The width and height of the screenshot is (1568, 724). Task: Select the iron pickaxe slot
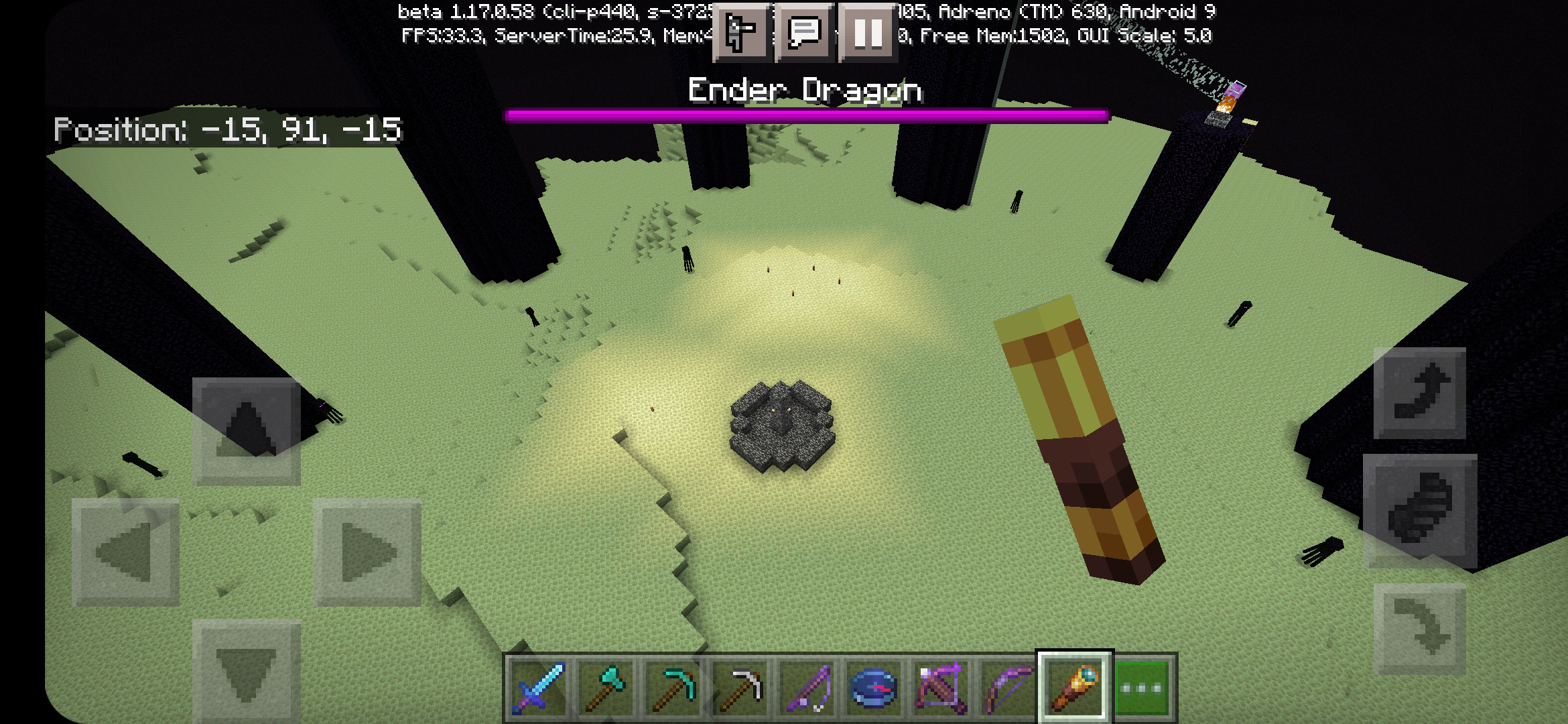pyautogui.click(x=739, y=688)
